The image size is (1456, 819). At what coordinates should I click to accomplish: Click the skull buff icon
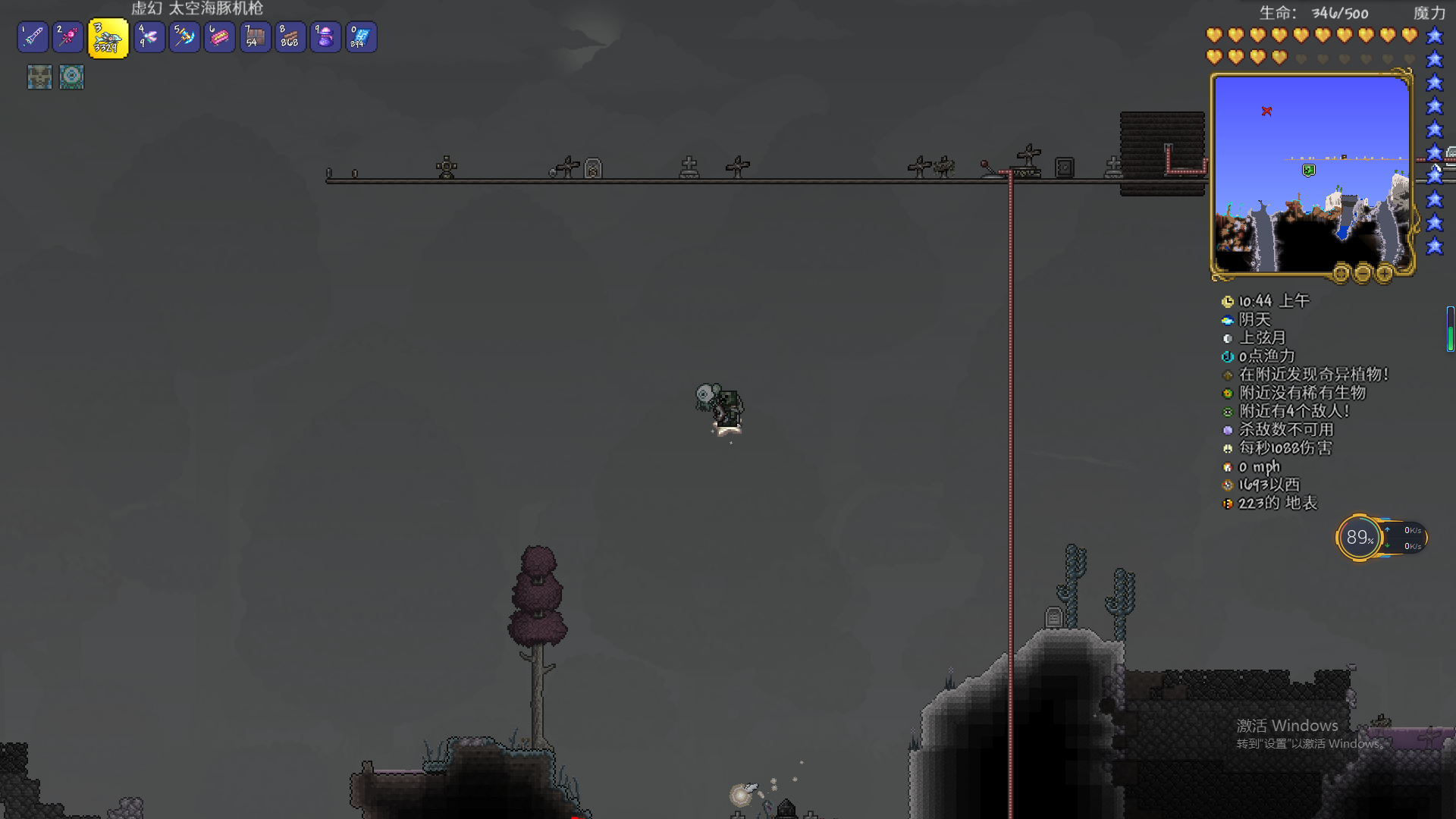(39, 77)
